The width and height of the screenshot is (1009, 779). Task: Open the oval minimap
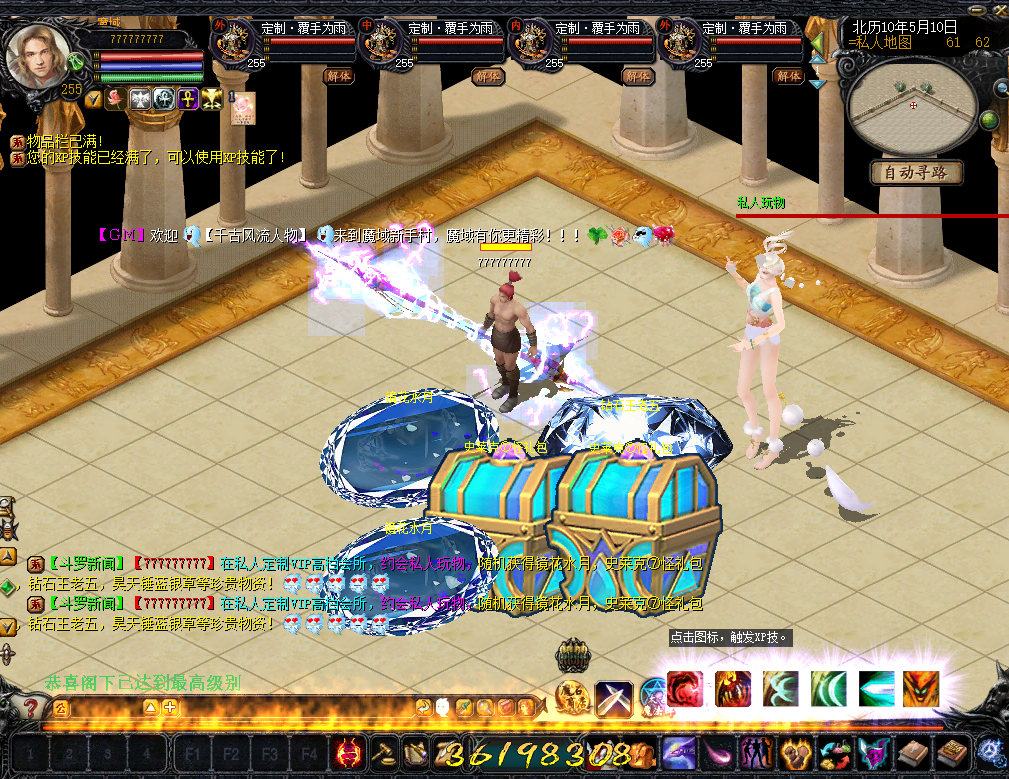(x=912, y=105)
